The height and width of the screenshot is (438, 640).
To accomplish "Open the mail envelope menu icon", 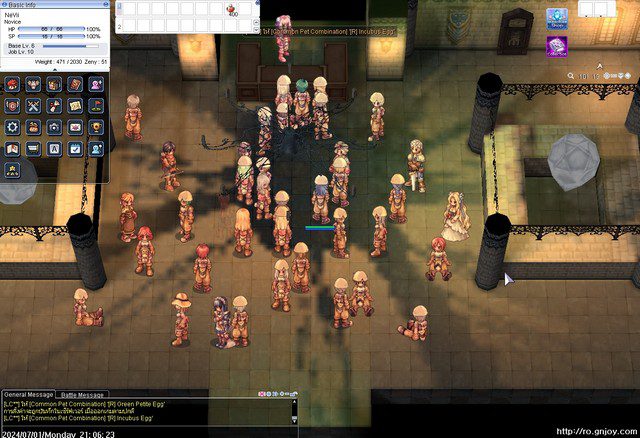I will pyautogui.click(x=75, y=127).
